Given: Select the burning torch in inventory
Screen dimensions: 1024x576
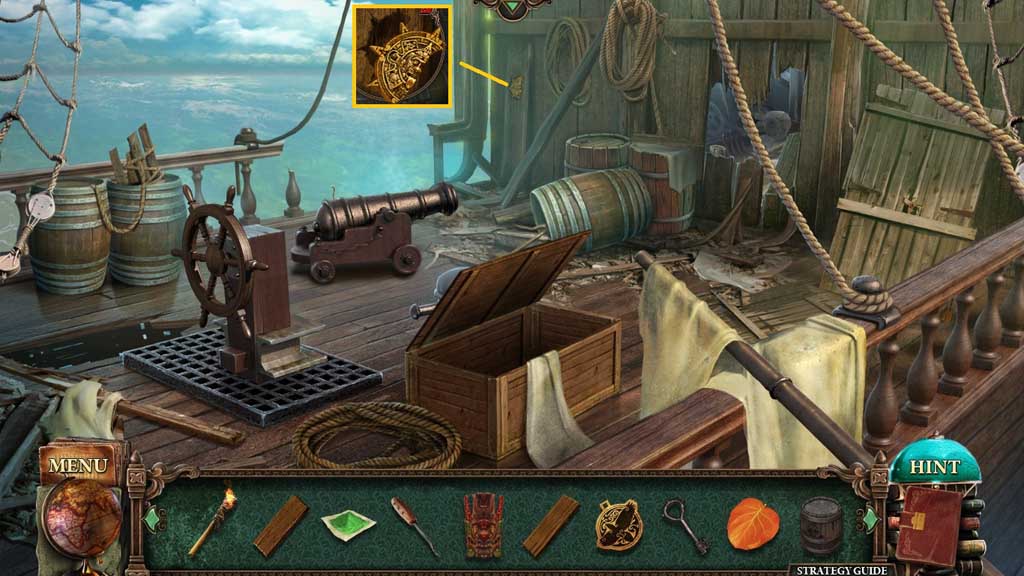Looking at the screenshot, I should pos(212,521).
